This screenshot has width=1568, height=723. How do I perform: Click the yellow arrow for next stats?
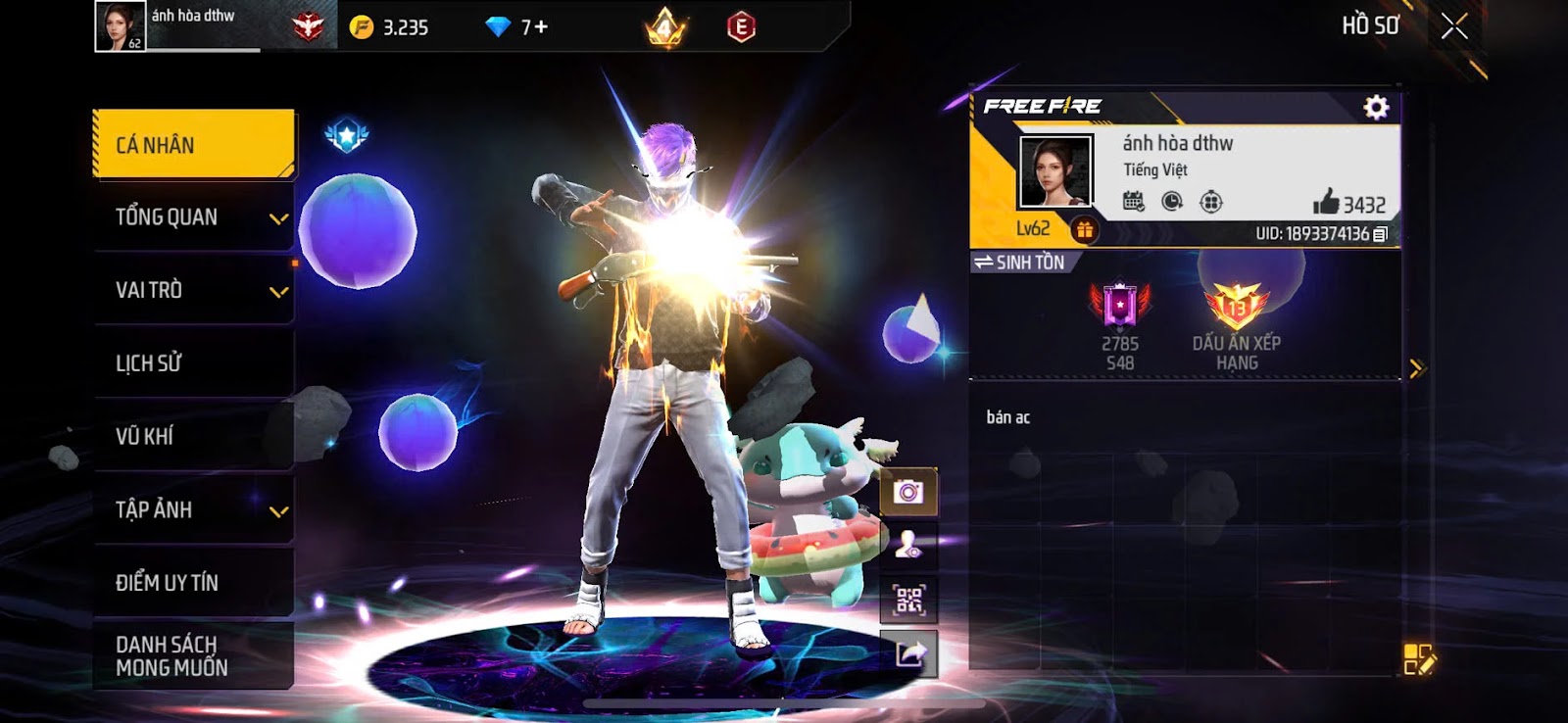pos(1416,368)
